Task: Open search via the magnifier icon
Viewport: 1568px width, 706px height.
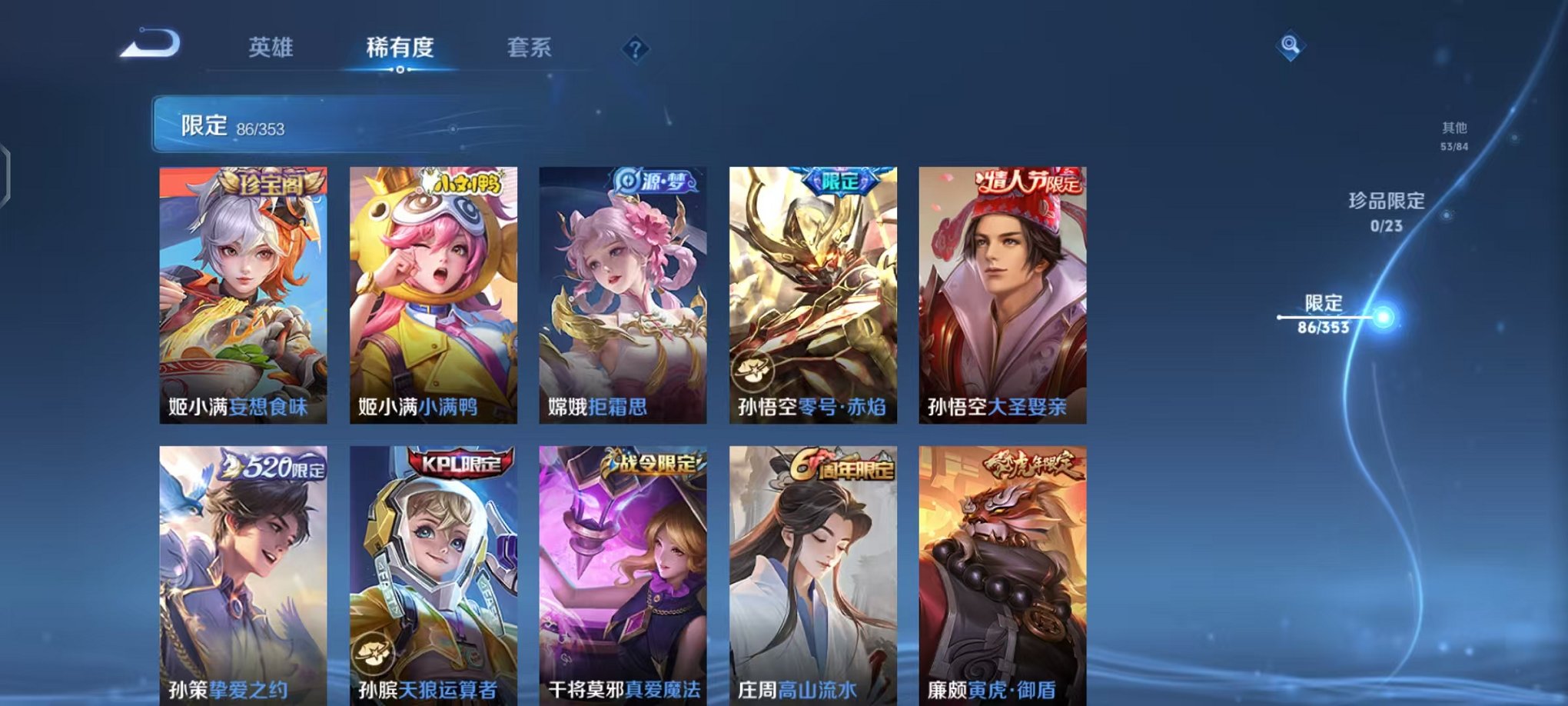Action: coord(1291,46)
